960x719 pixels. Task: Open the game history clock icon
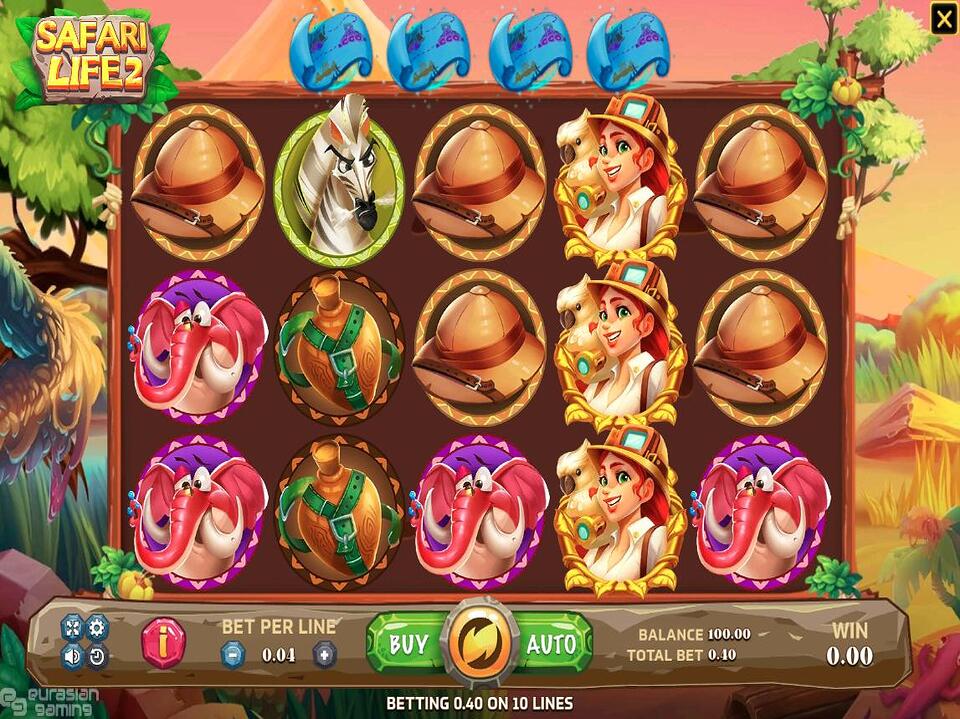[97, 657]
